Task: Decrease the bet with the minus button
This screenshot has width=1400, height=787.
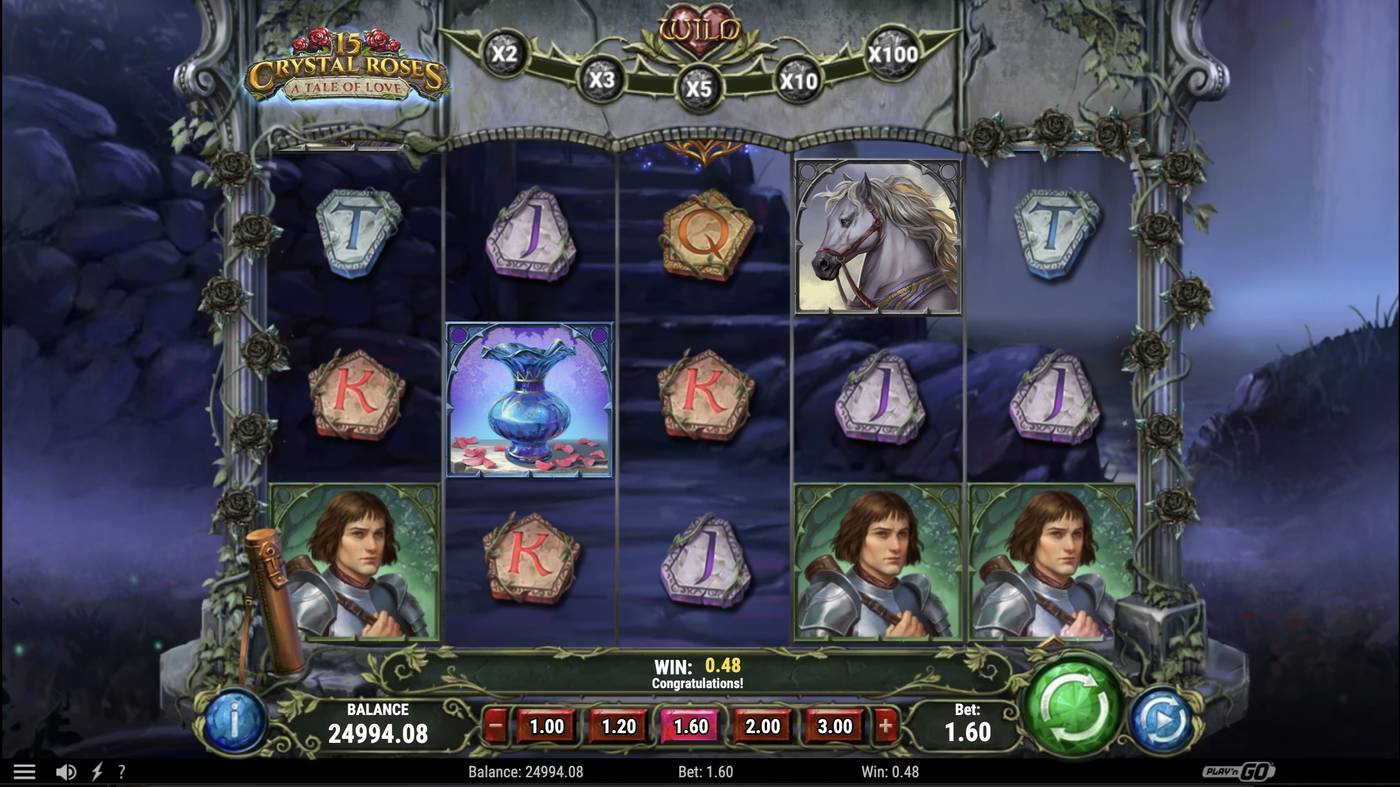Action: coord(495,727)
